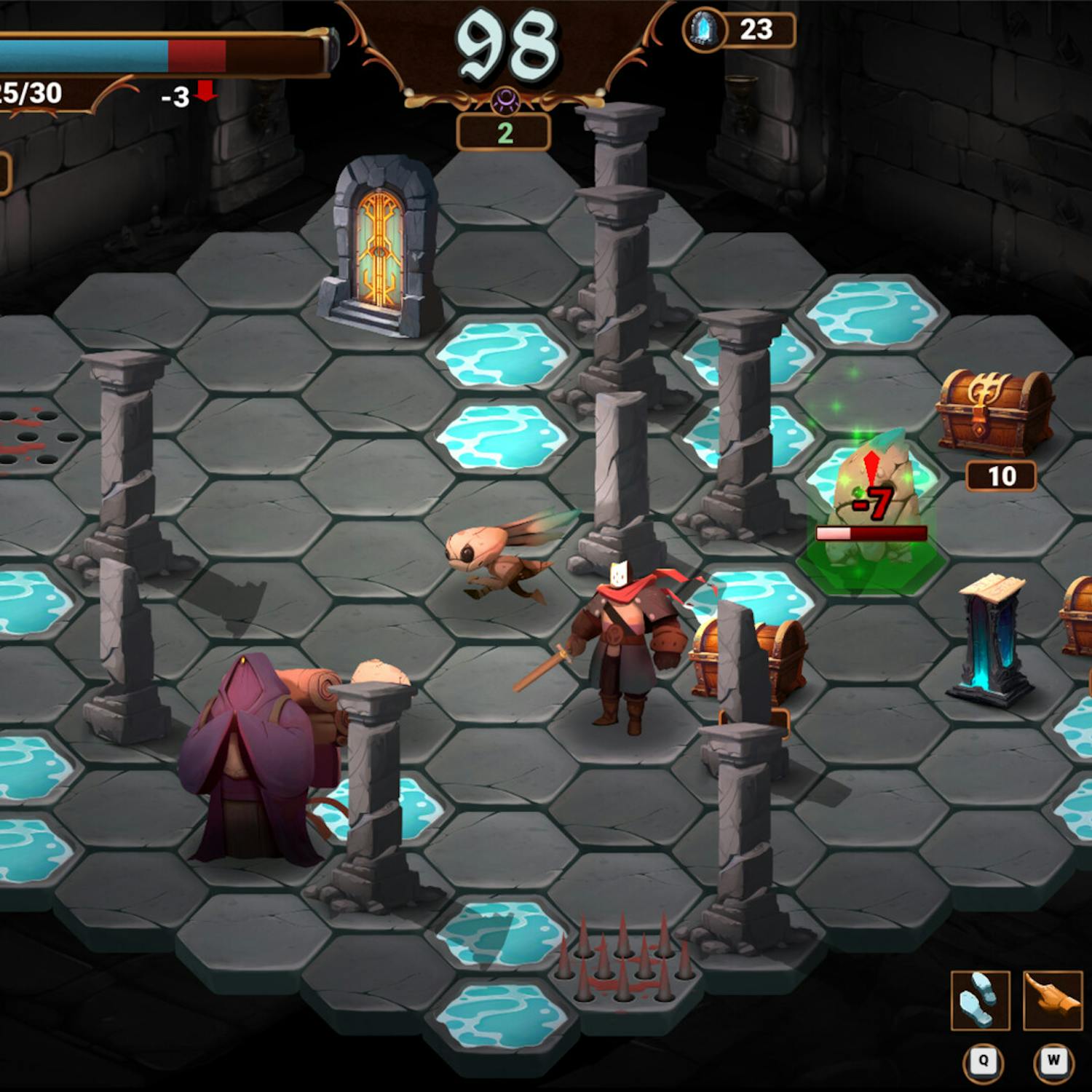
Task: Click the purple eye emblem
Action: 505,100
